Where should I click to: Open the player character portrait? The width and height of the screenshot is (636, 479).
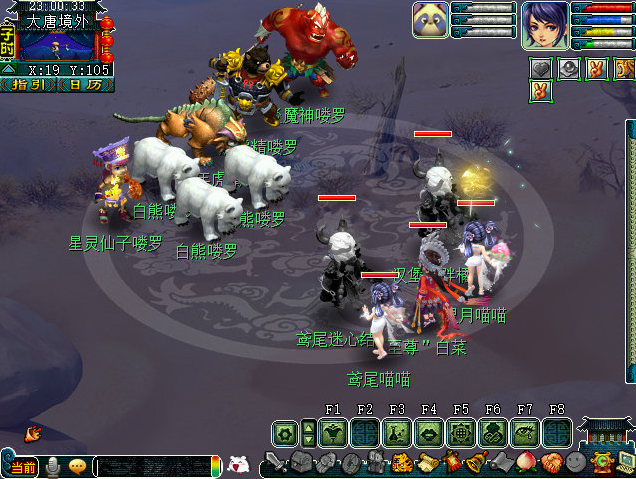click(x=544, y=24)
